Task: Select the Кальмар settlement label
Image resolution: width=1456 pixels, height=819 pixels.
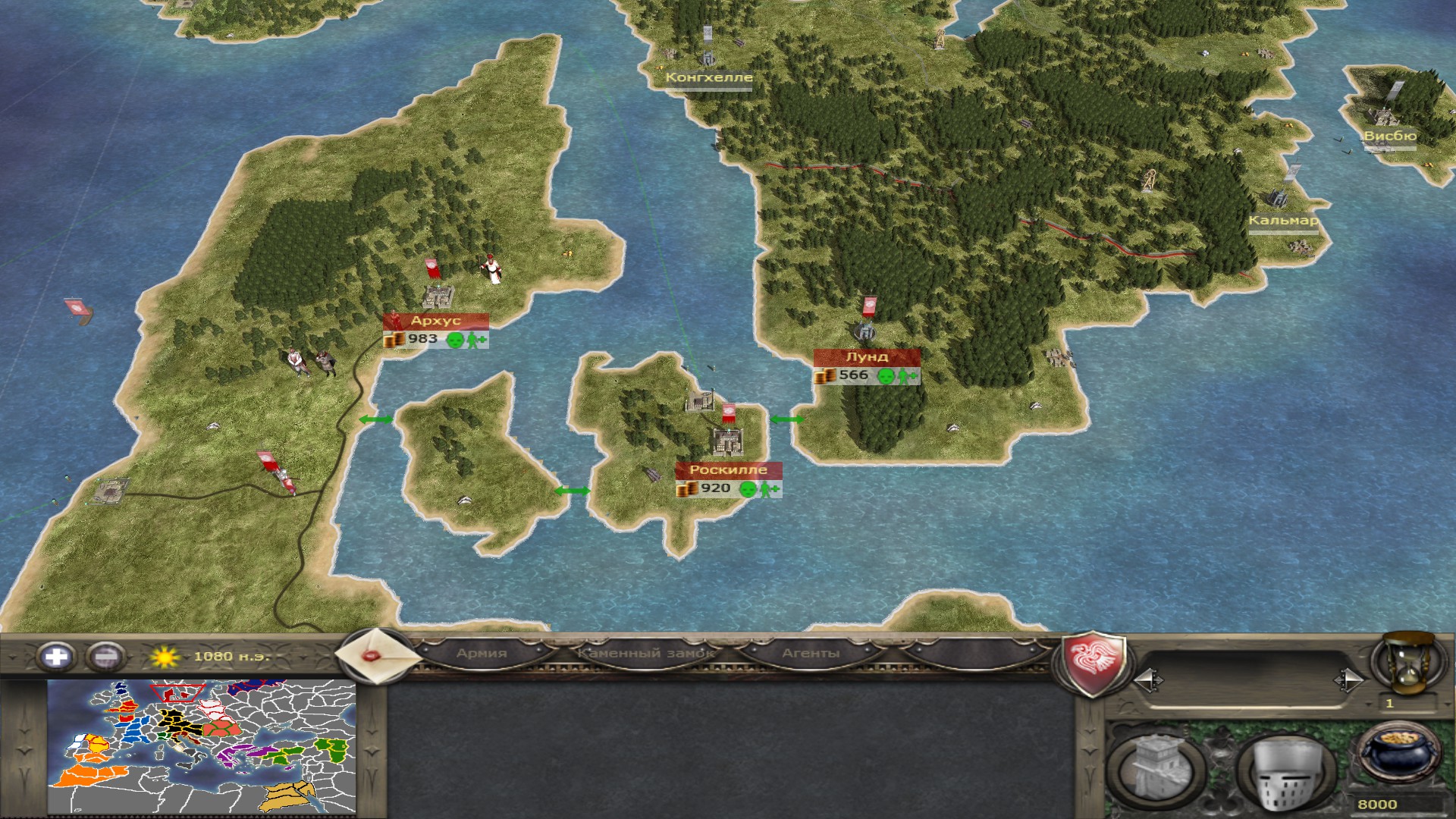Action: pos(1283,221)
